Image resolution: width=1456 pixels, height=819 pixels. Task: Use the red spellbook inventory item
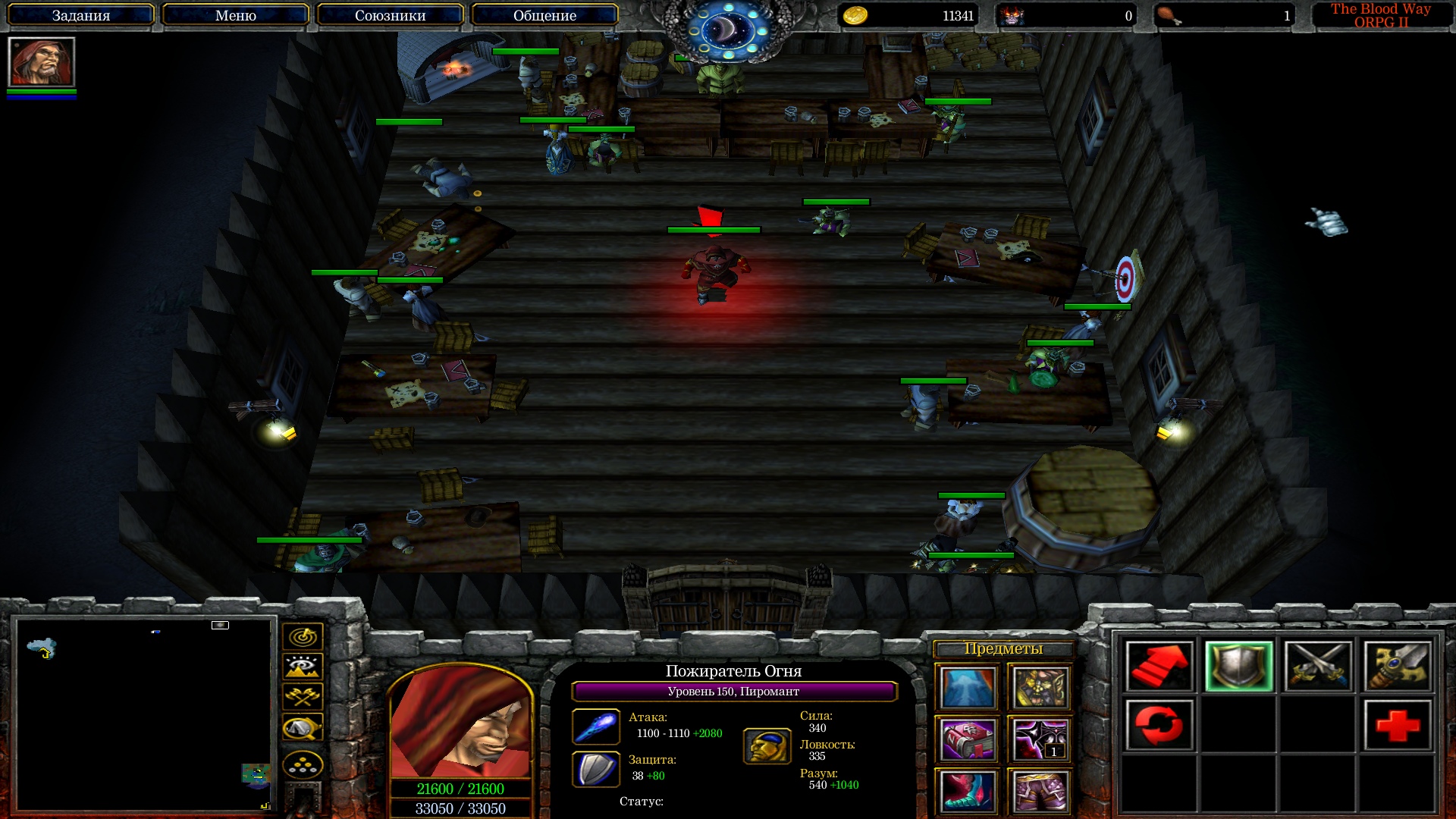(x=967, y=739)
